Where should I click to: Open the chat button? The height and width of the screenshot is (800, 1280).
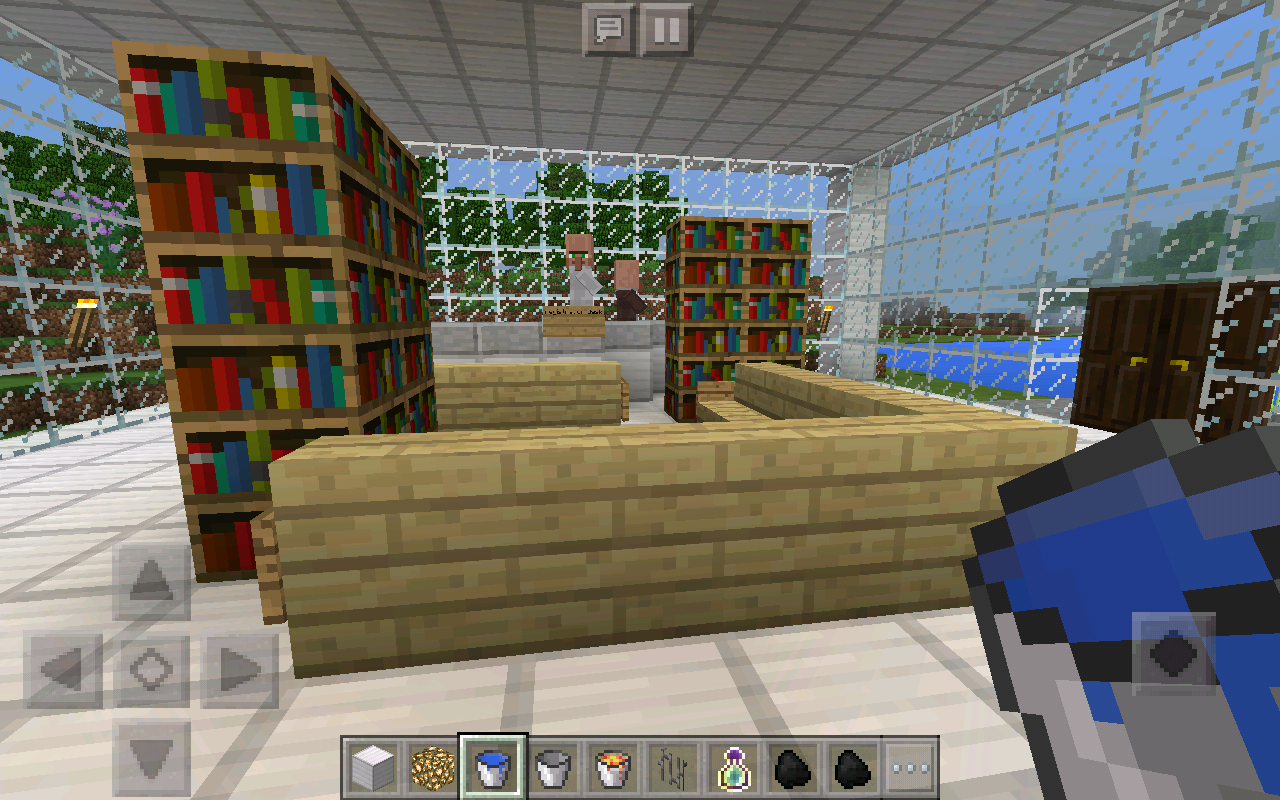click(x=609, y=30)
